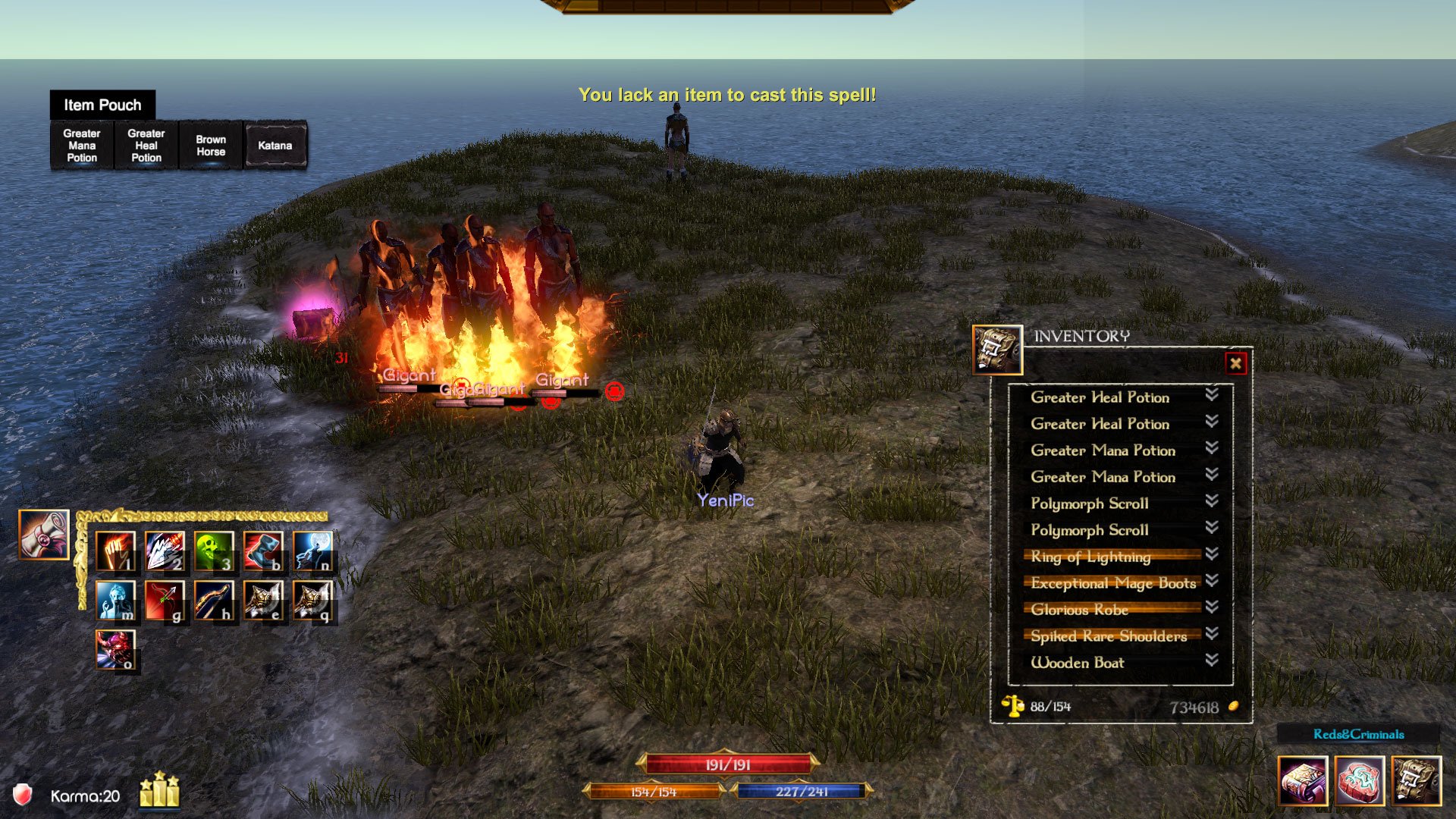
Task: Cast the green poison skull spell
Action: (214, 551)
